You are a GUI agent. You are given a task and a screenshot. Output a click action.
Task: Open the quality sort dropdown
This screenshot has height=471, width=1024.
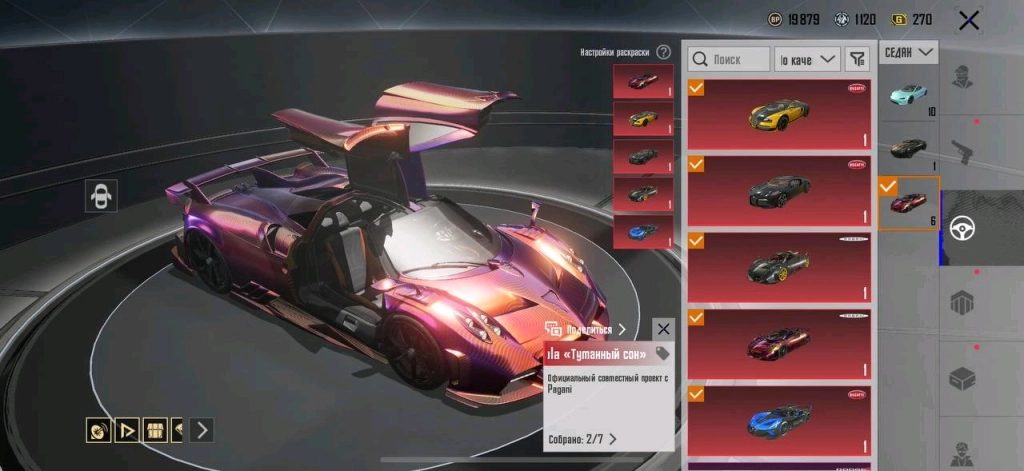(807, 60)
